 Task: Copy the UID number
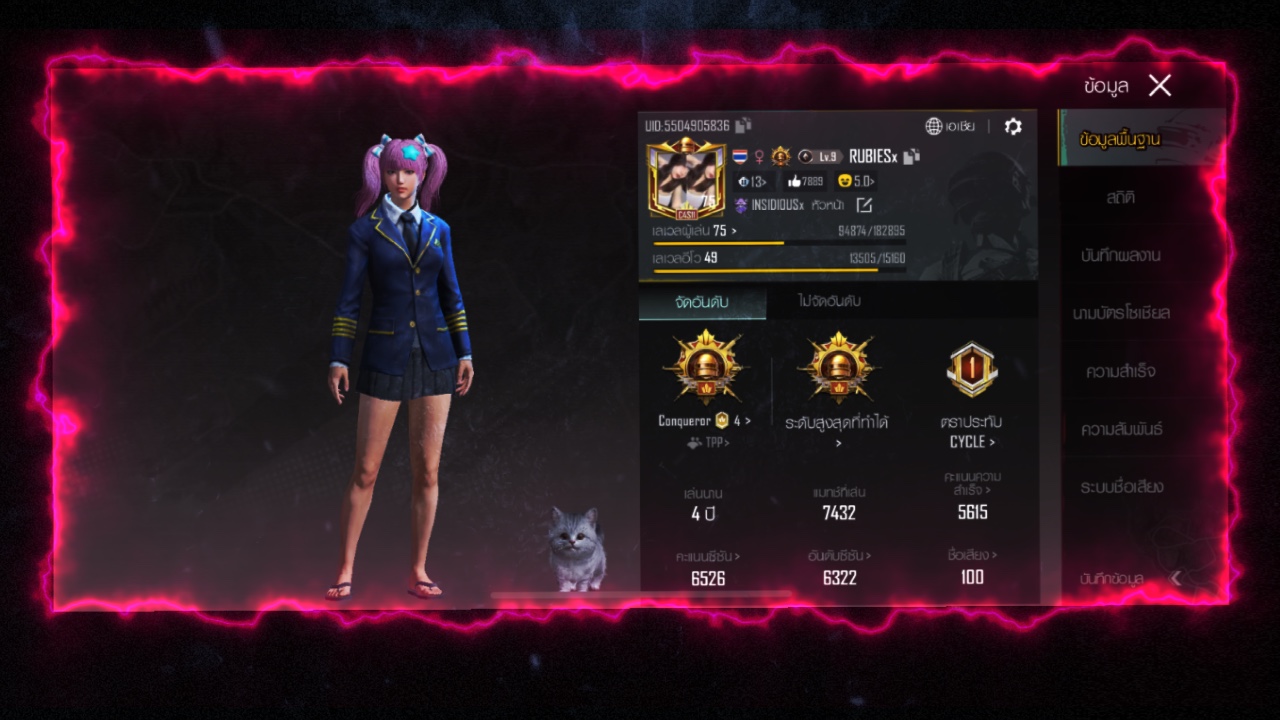[743, 126]
